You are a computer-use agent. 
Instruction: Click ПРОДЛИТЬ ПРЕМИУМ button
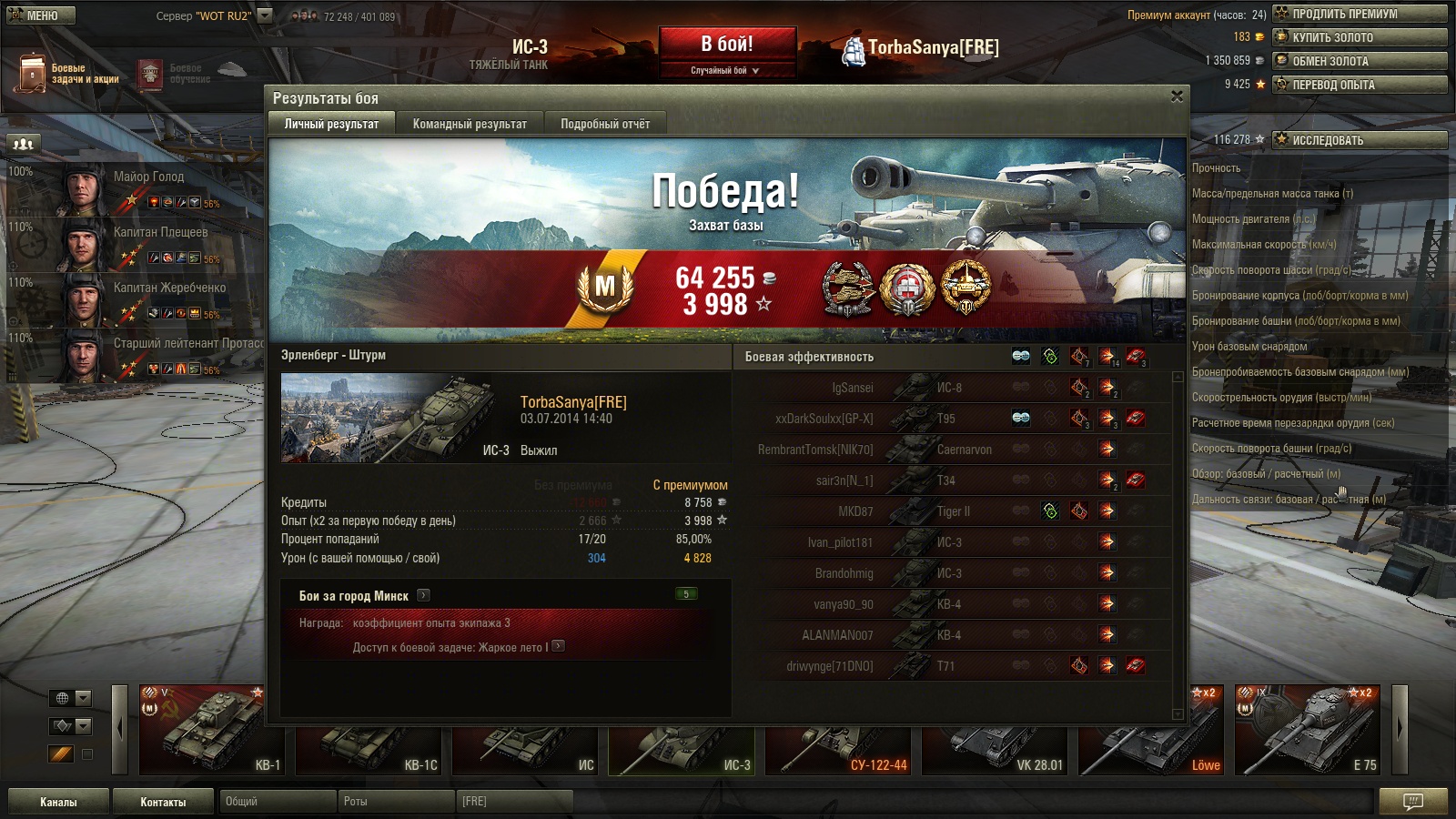tap(1360, 14)
